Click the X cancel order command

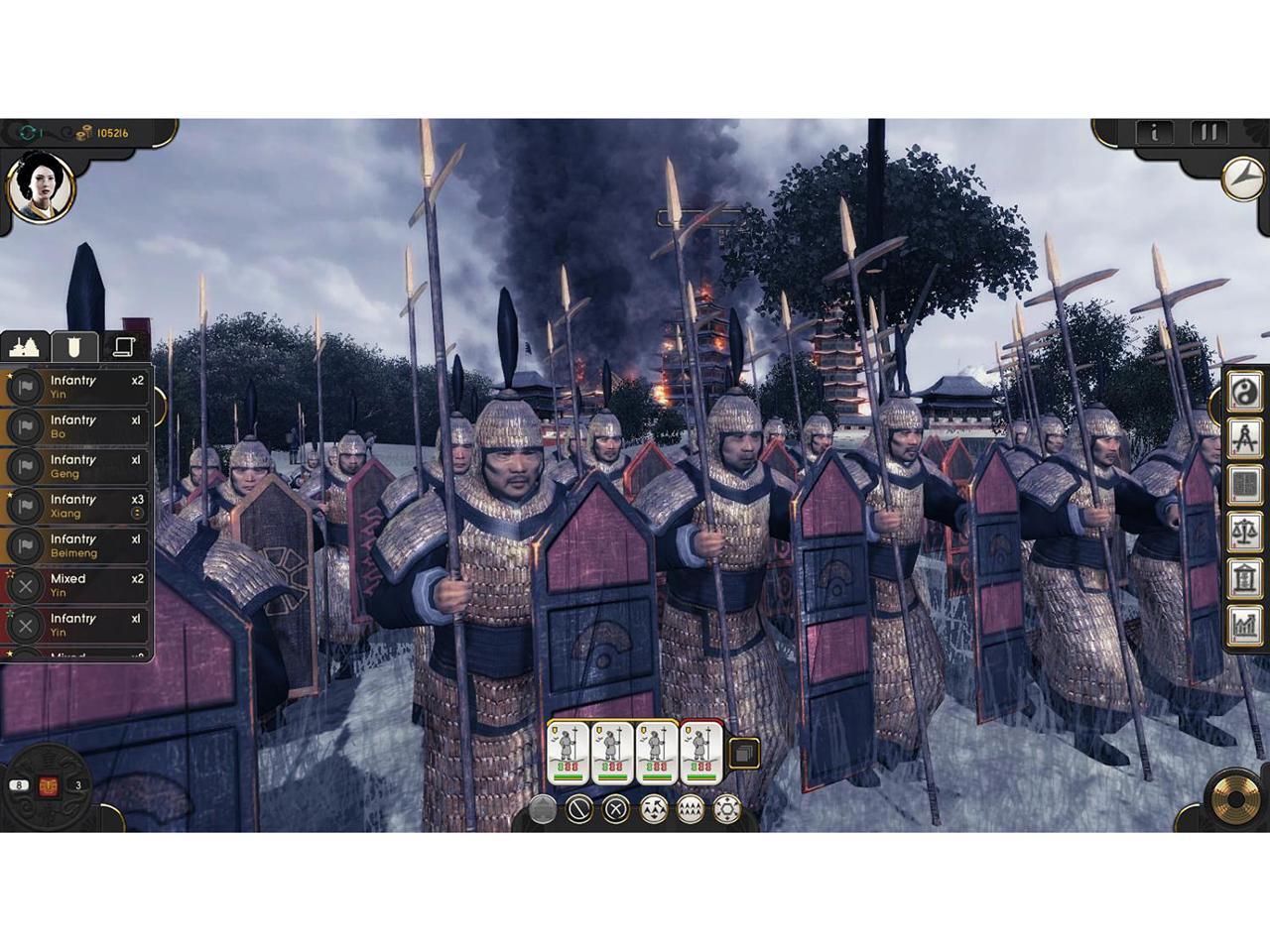coord(616,809)
